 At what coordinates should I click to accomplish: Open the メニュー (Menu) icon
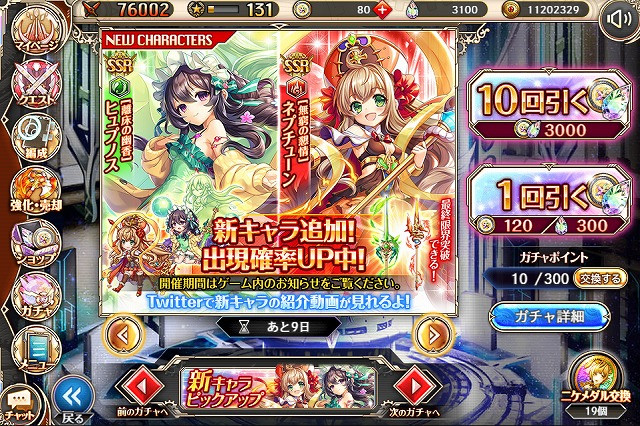click(34, 345)
